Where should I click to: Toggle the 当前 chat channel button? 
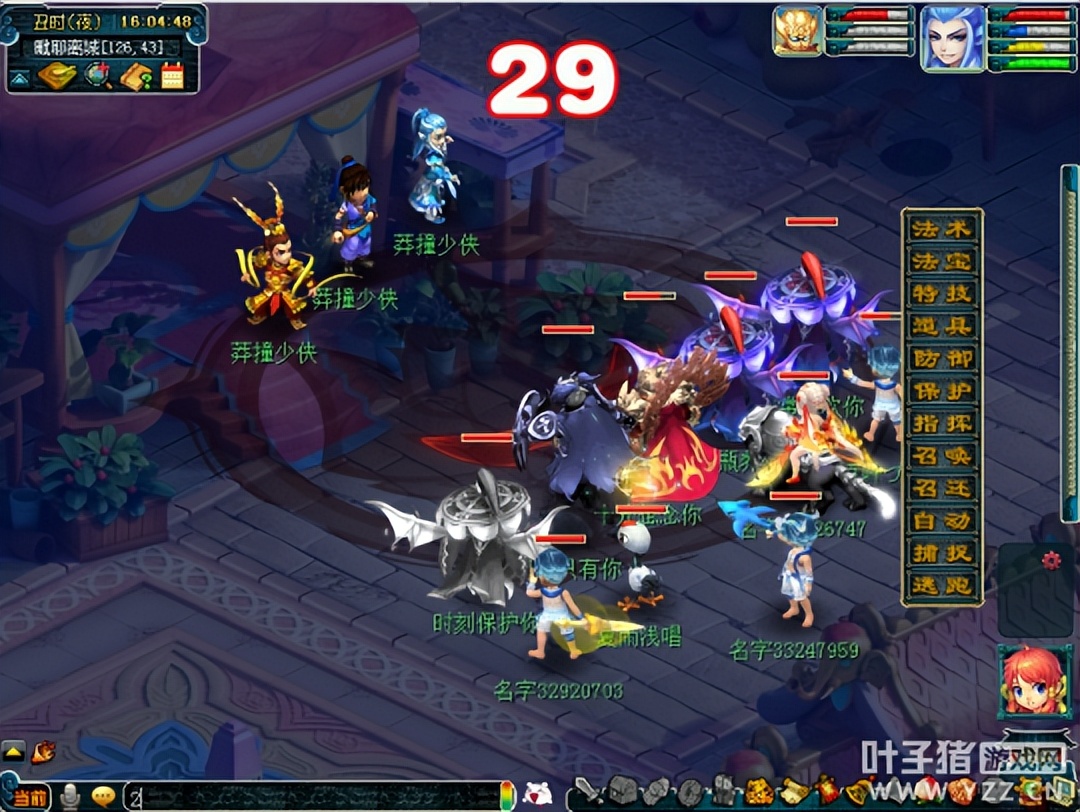point(28,797)
